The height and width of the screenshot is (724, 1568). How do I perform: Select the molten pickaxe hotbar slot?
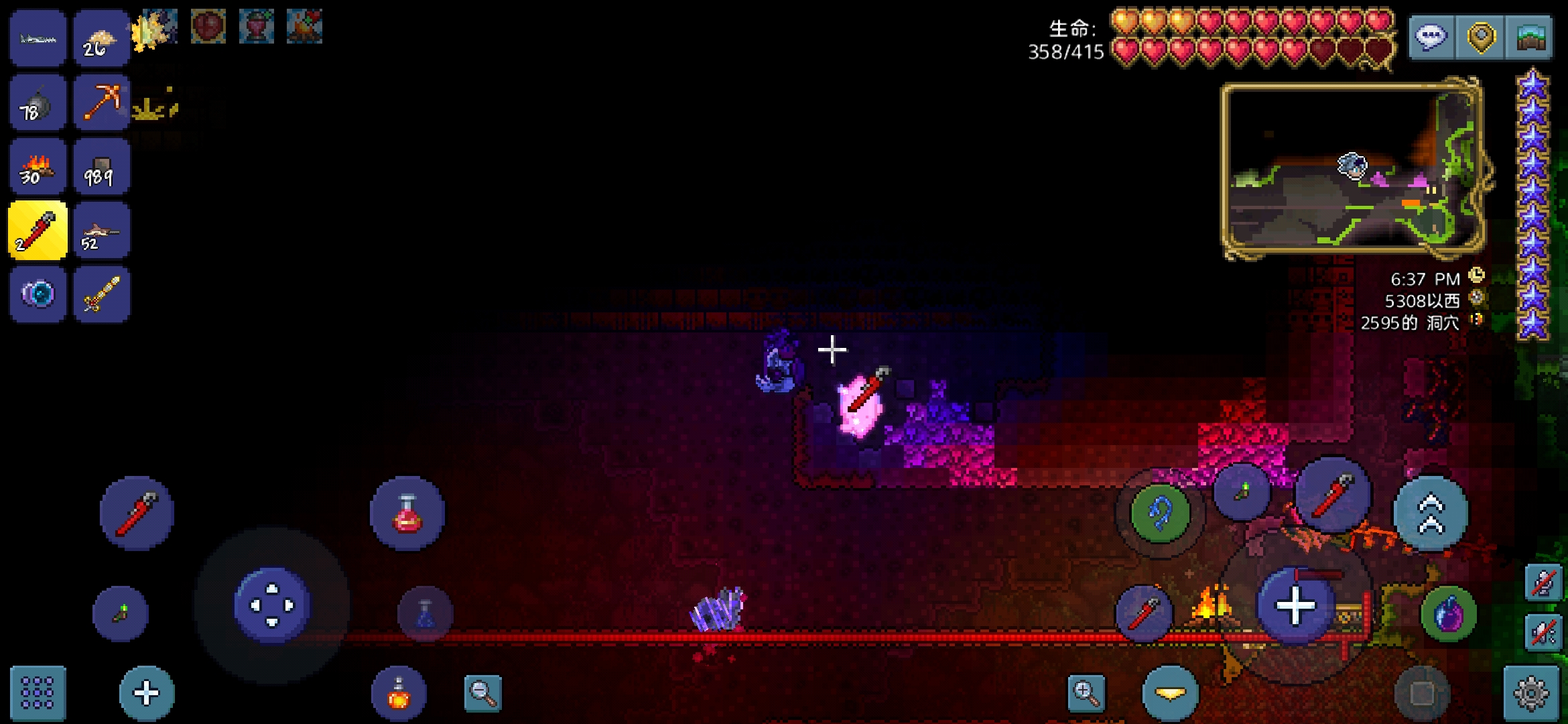pos(101,103)
